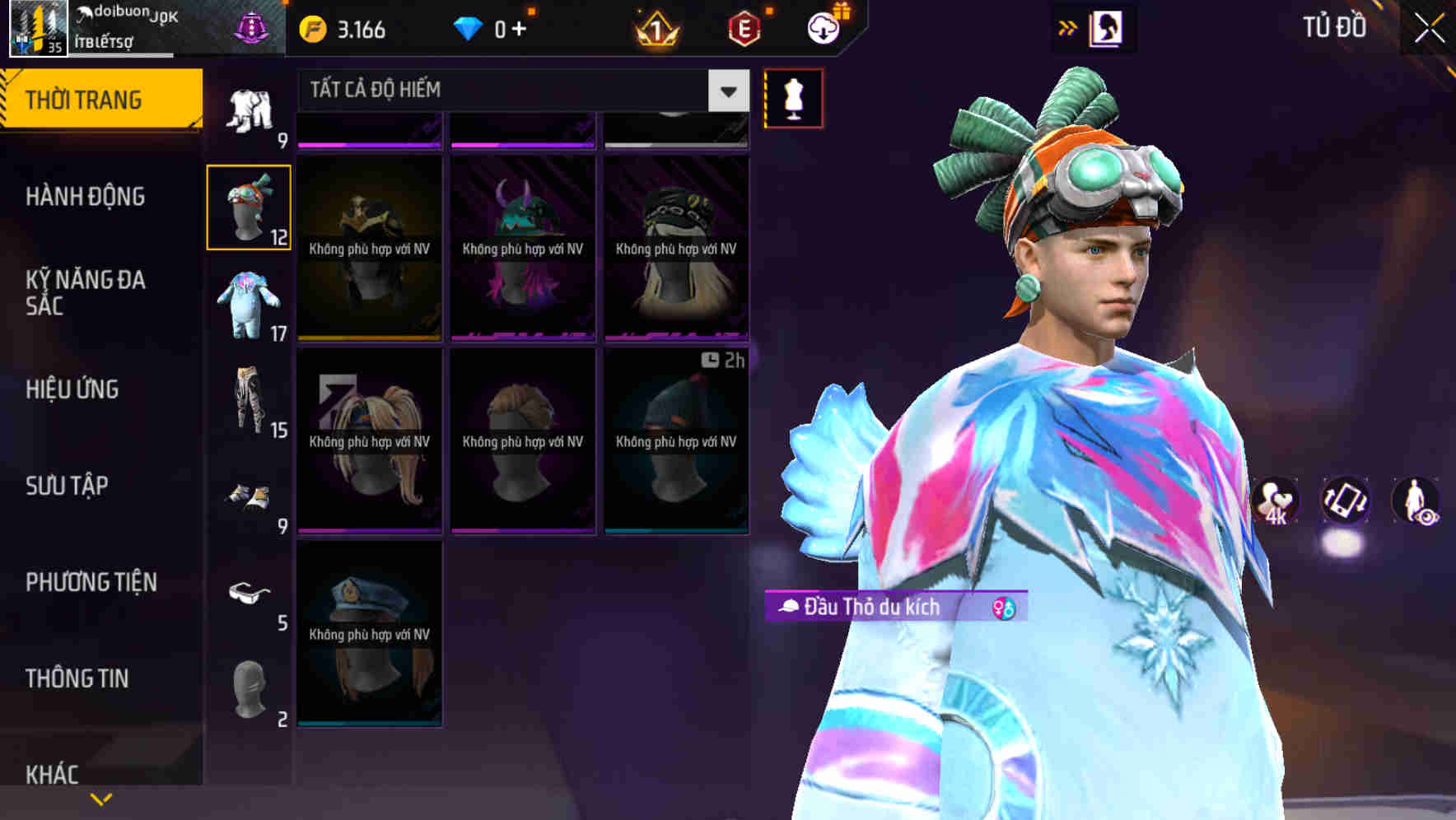This screenshot has height=820, width=1456.
Task: Click the mannequin preview button
Action: [x=793, y=99]
